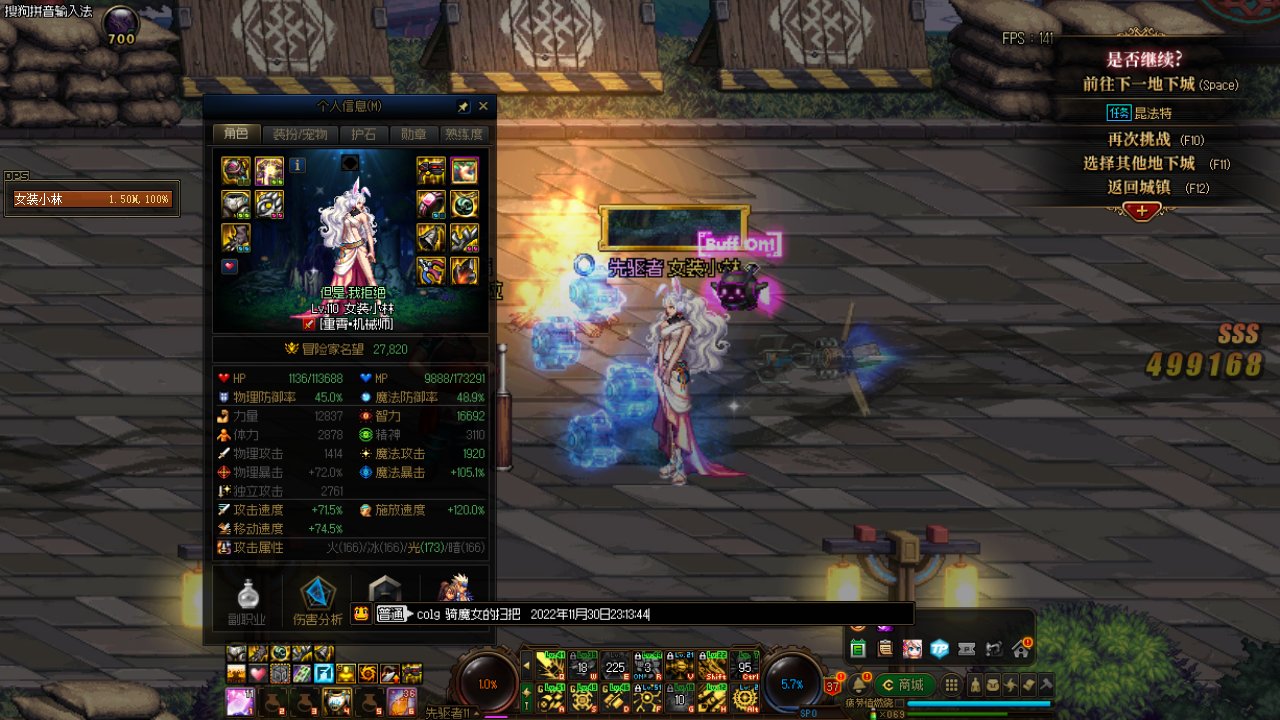Open the 副职业 sub-profession panel
This screenshot has width=1280, height=720.
point(248,601)
